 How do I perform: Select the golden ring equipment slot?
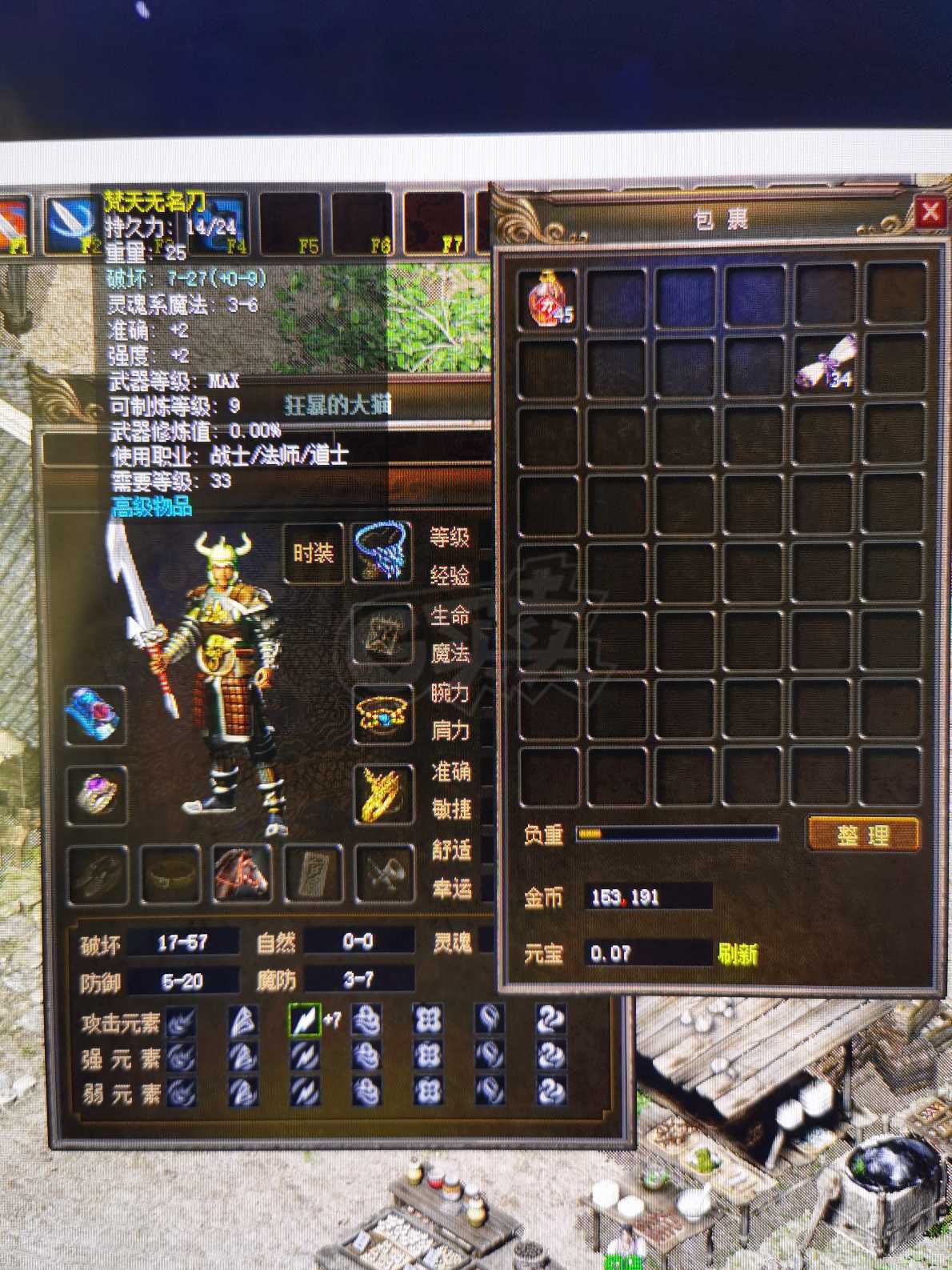pyautogui.click(x=383, y=792)
